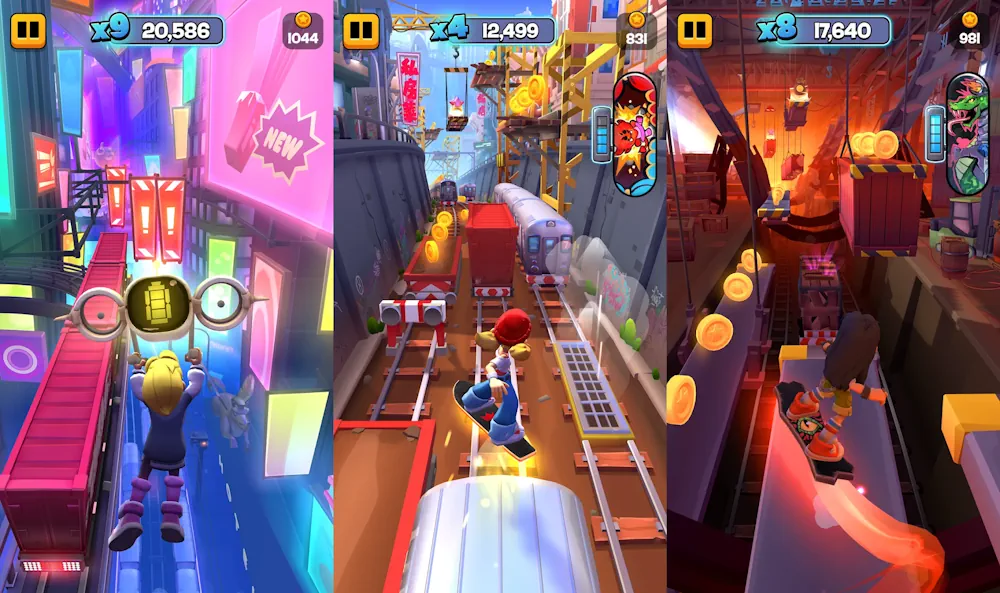Activate the explosion board ability capsule
The height and width of the screenshot is (593, 1000).
click(x=635, y=133)
